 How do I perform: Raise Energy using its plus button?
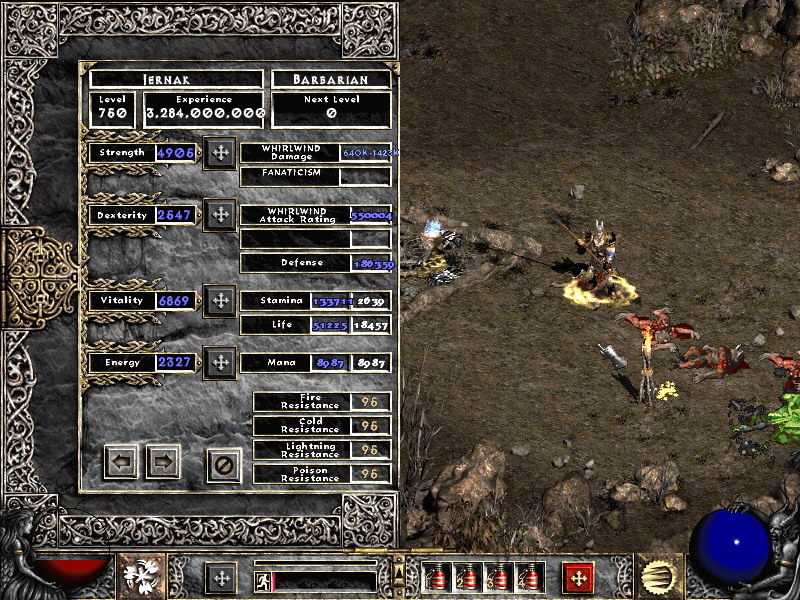click(x=220, y=362)
